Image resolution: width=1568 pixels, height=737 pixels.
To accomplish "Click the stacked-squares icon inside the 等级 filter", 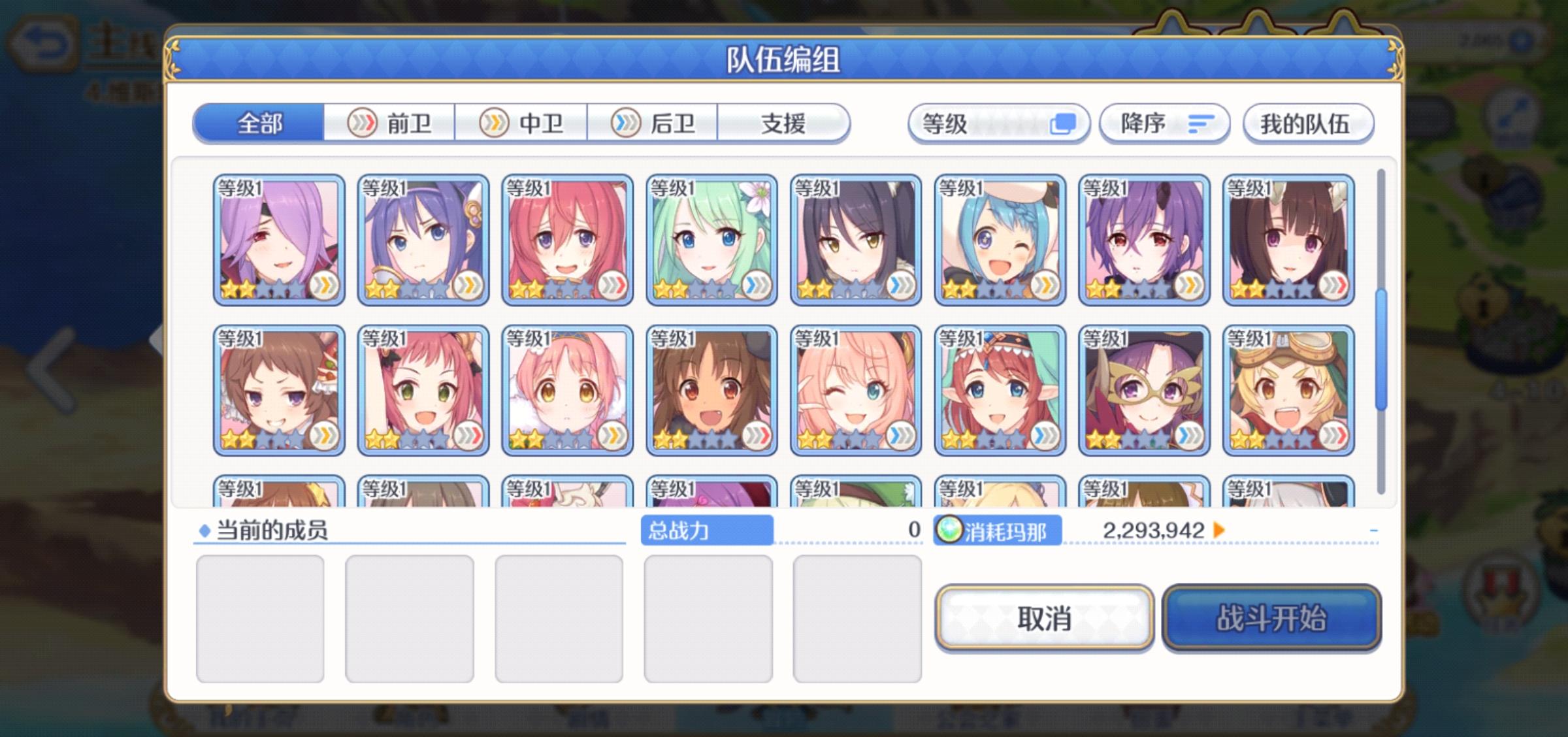I will tap(1064, 123).
